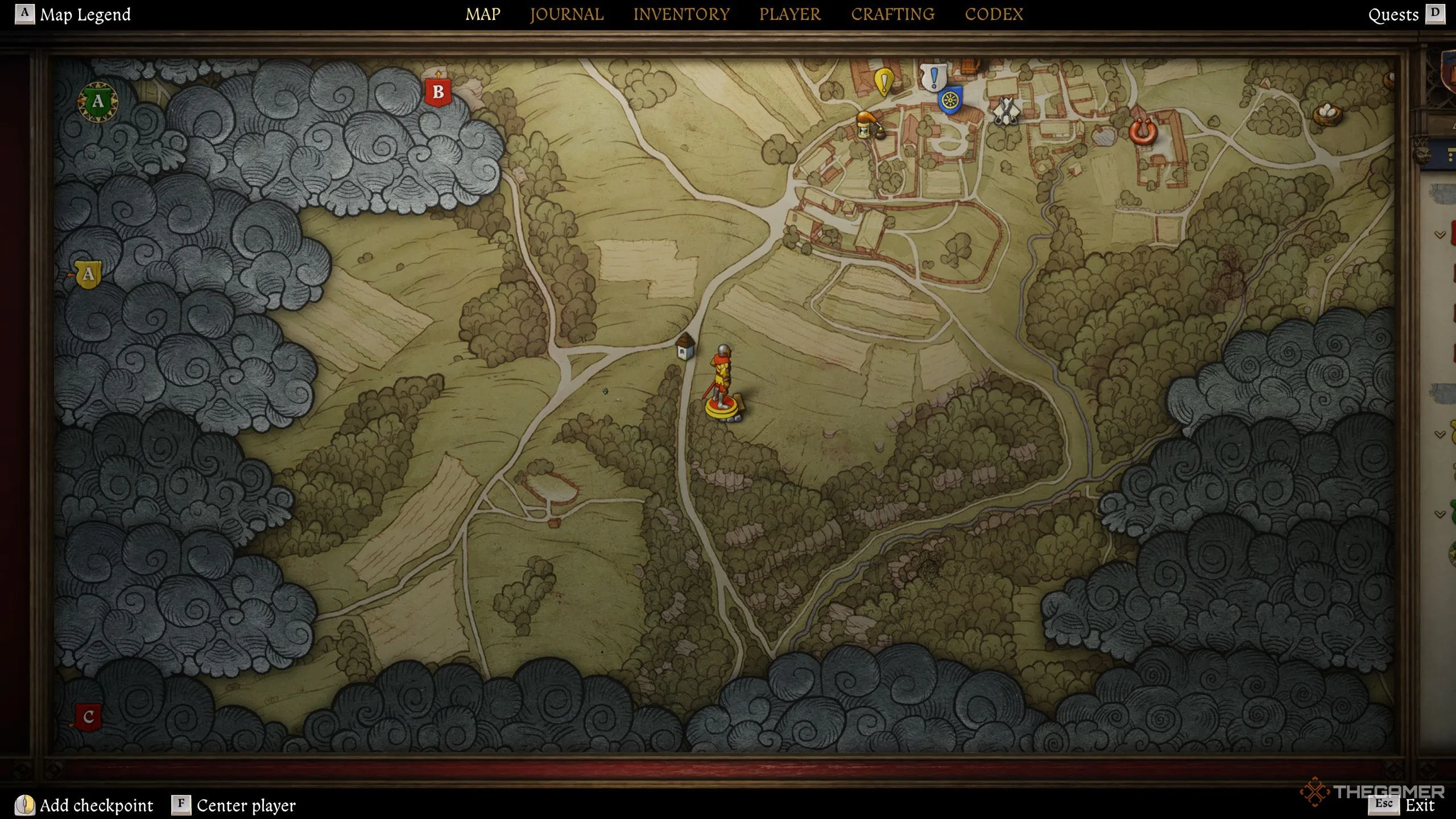Select the white shield exclamation marker
This screenshot has height=819, width=1456.
(933, 77)
